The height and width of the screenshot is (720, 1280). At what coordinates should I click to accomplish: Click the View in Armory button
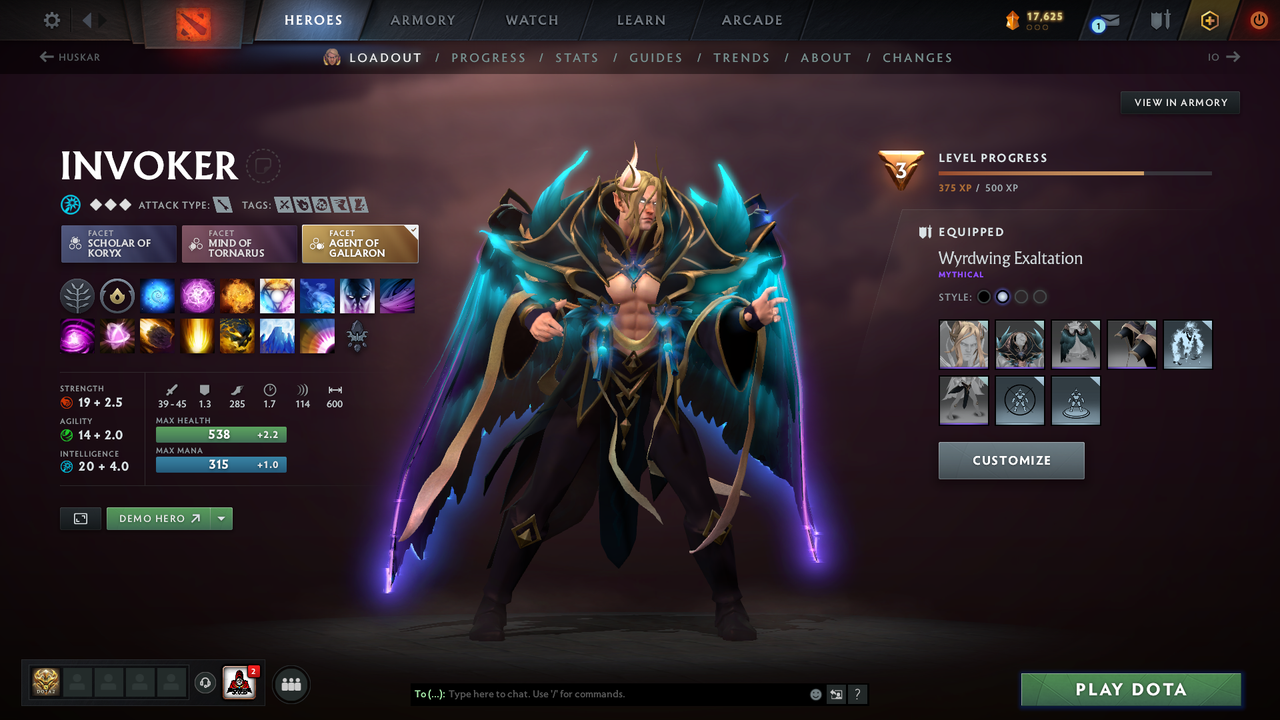coord(1179,102)
